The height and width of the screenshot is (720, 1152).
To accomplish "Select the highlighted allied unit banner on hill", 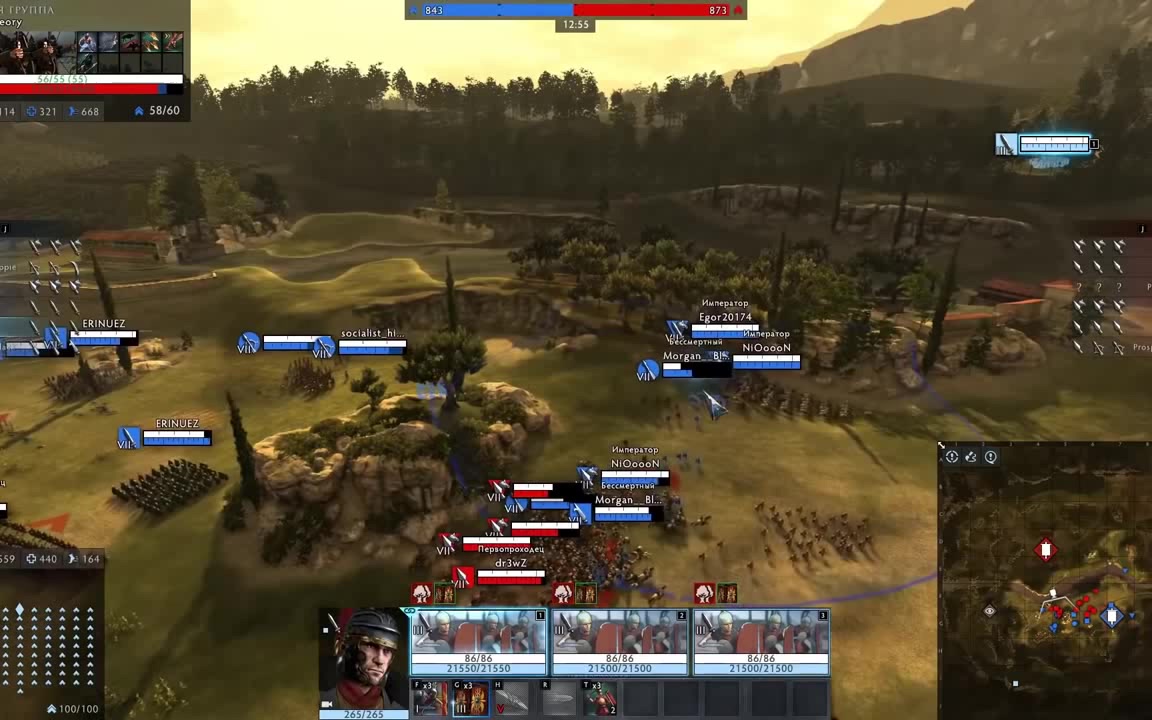I will click(x=1046, y=145).
